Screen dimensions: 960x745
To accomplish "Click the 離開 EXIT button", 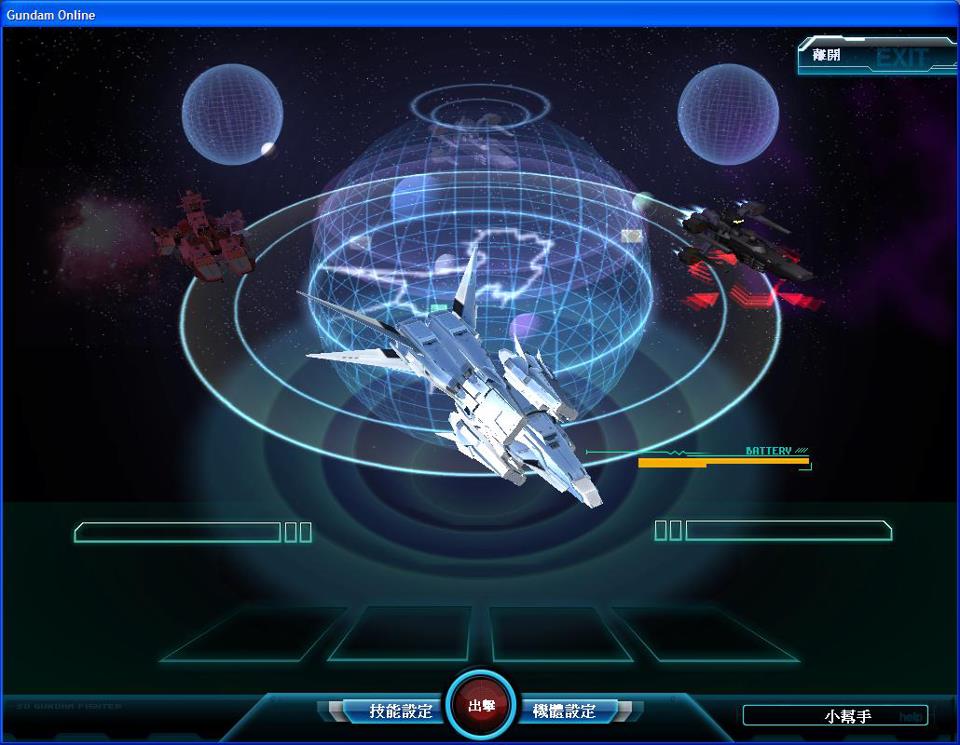I will point(874,56).
